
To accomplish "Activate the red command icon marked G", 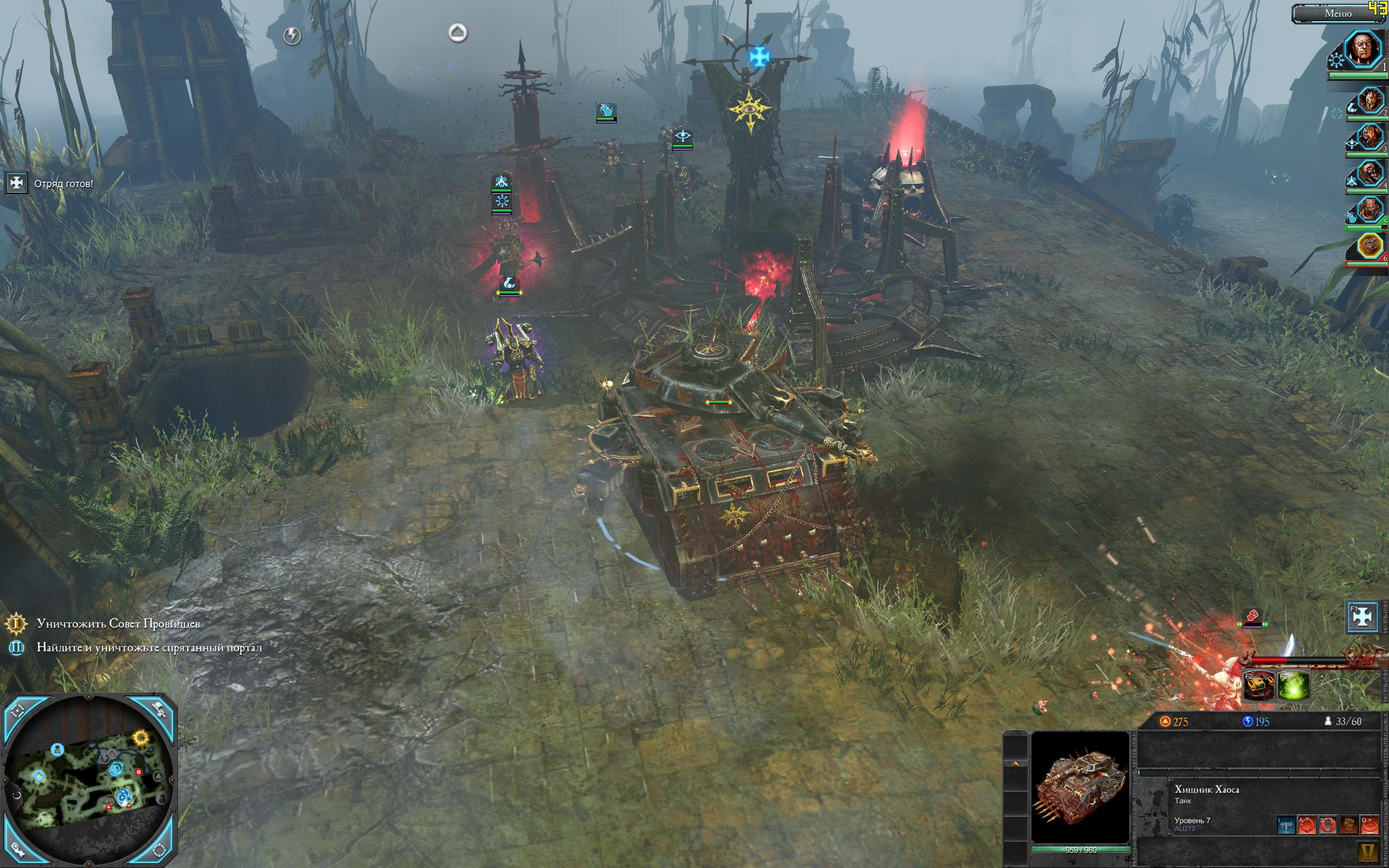I will pyautogui.click(x=1369, y=826).
